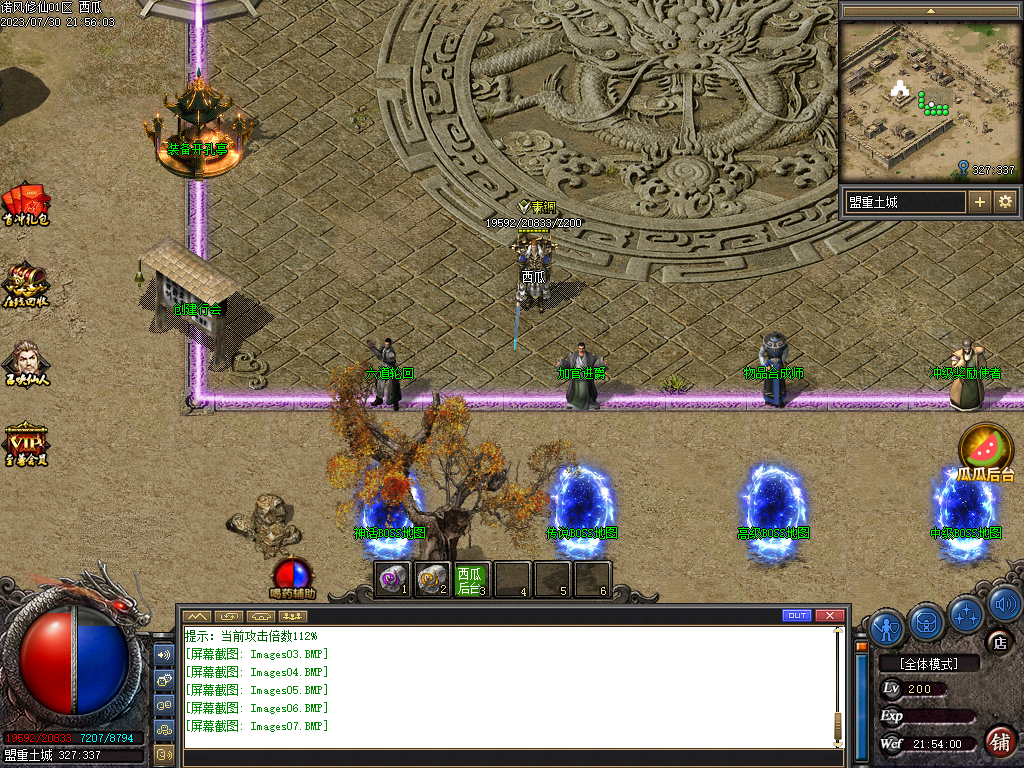Open the 店 shop button

(999, 642)
